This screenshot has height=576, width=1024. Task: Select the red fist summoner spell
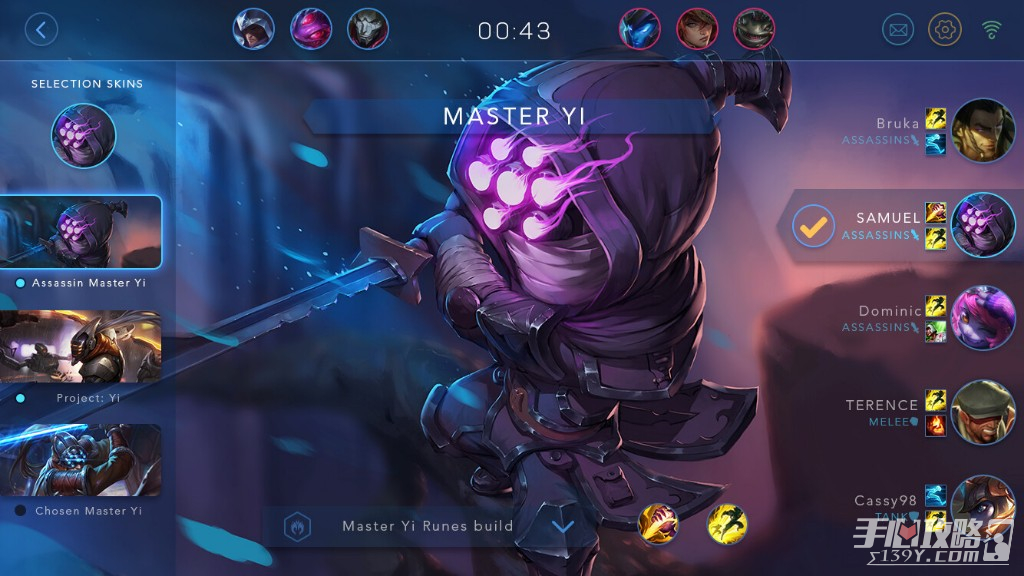(x=658, y=524)
